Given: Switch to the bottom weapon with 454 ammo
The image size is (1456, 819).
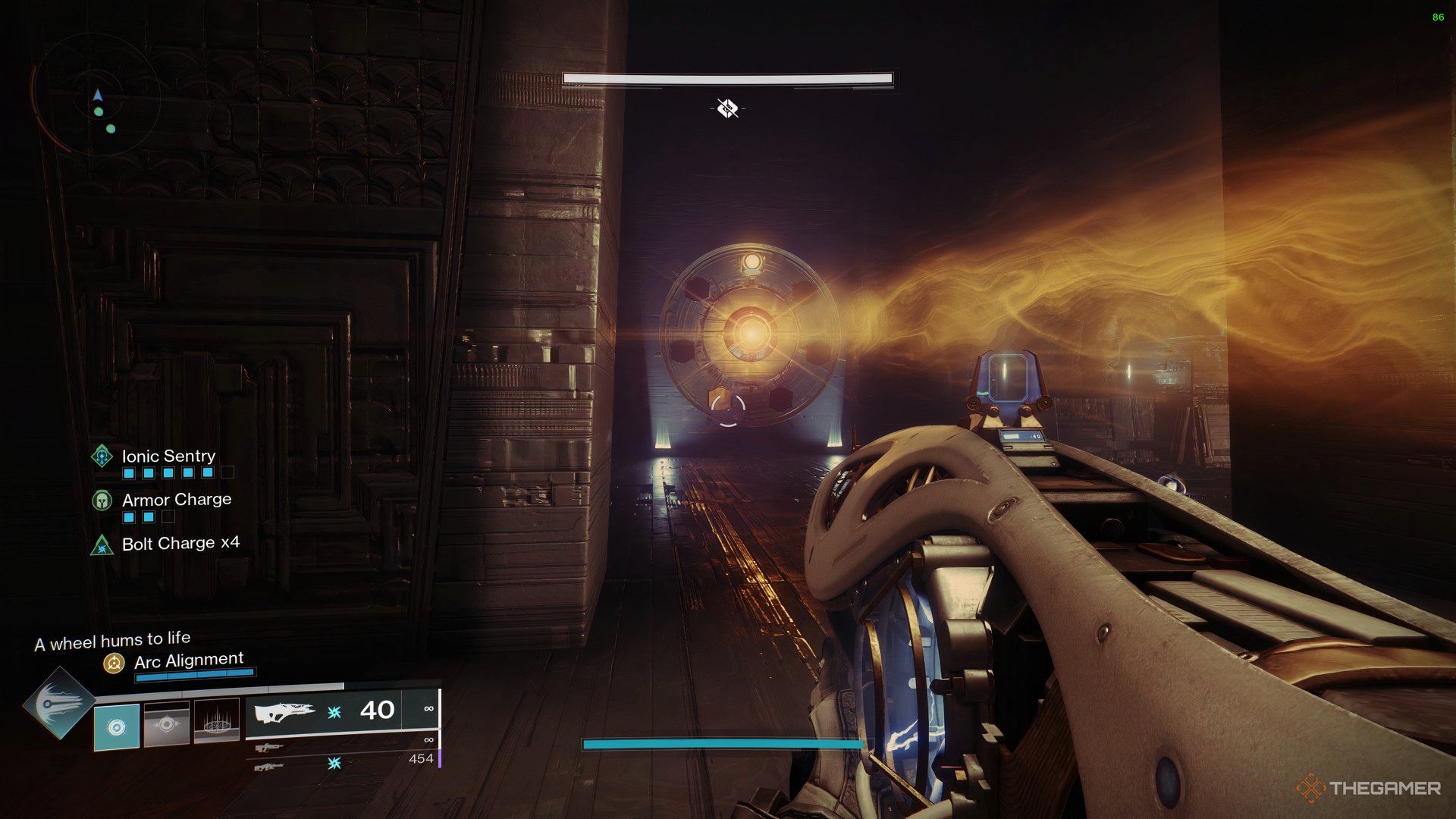Looking at the screenshot, I should pos(269,767).
